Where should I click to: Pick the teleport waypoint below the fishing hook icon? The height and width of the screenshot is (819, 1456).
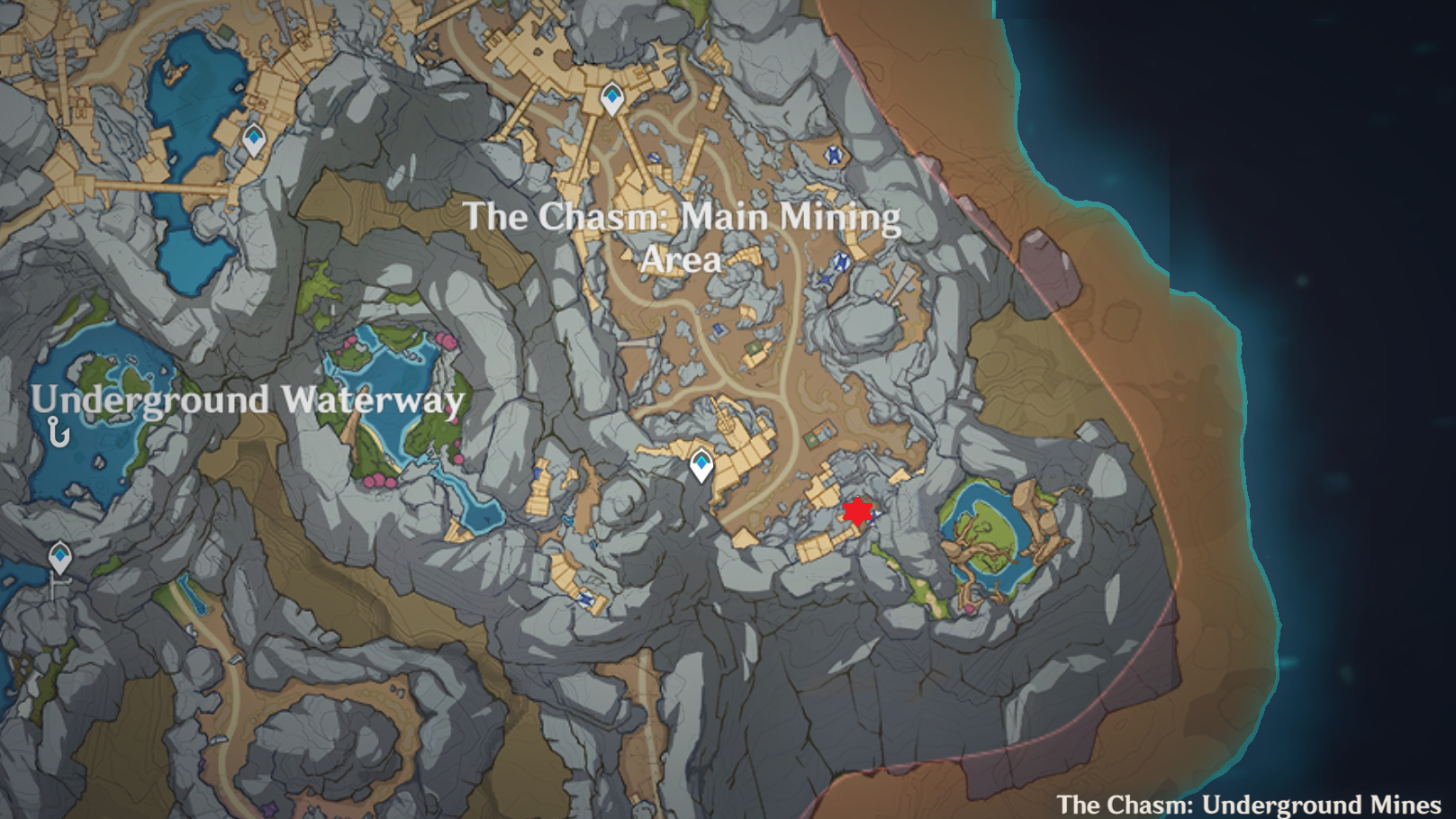(x=60, y=557)
